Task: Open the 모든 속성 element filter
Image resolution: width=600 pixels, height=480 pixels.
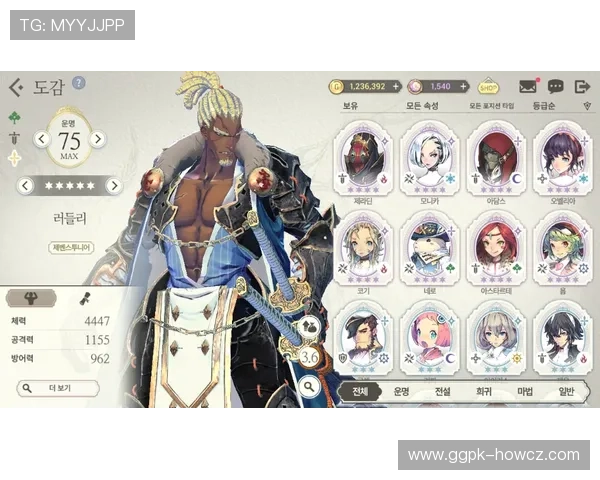Action: (x=422, y=106)
